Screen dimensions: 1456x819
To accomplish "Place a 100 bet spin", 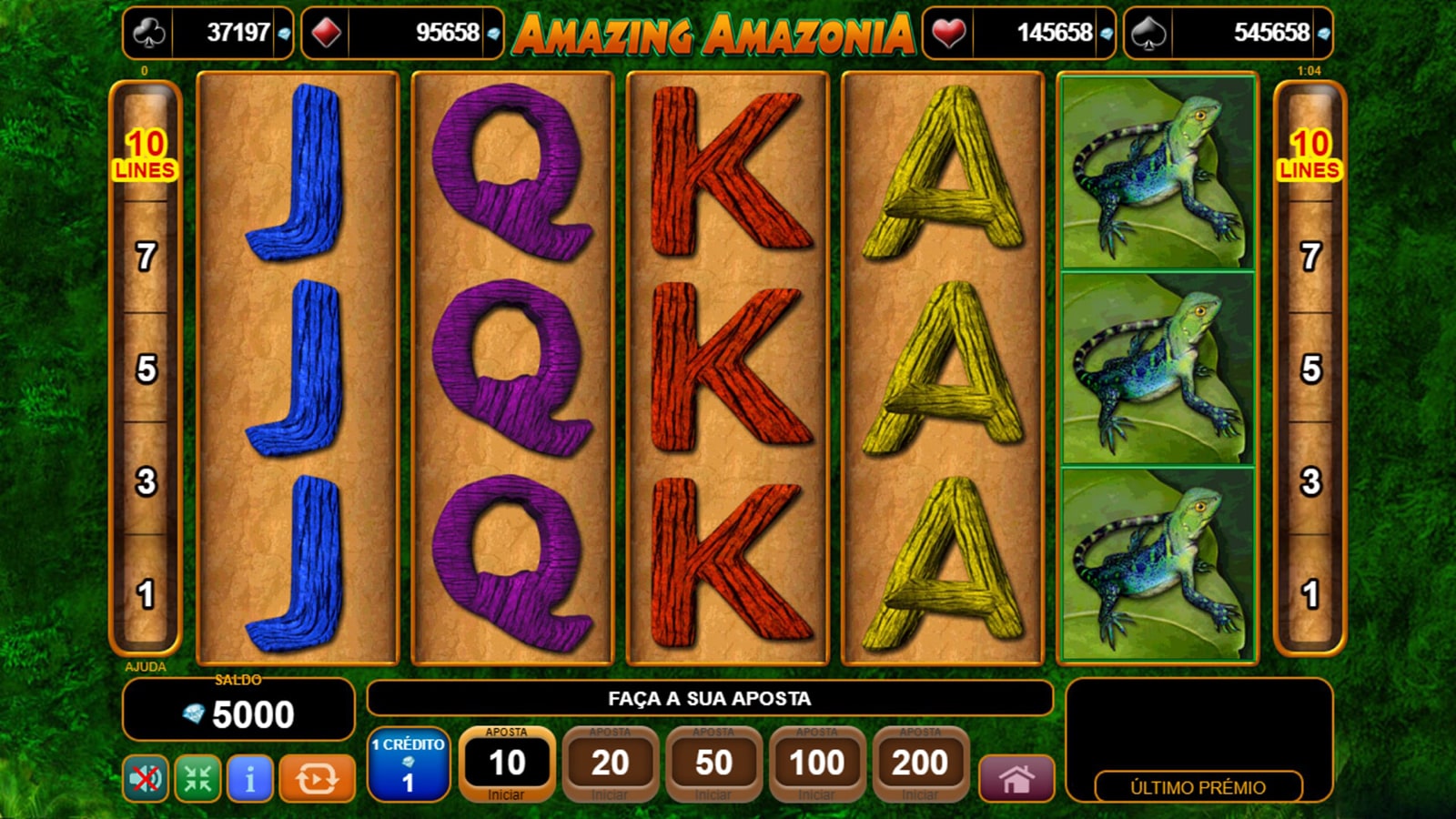I will pos(816,763).
